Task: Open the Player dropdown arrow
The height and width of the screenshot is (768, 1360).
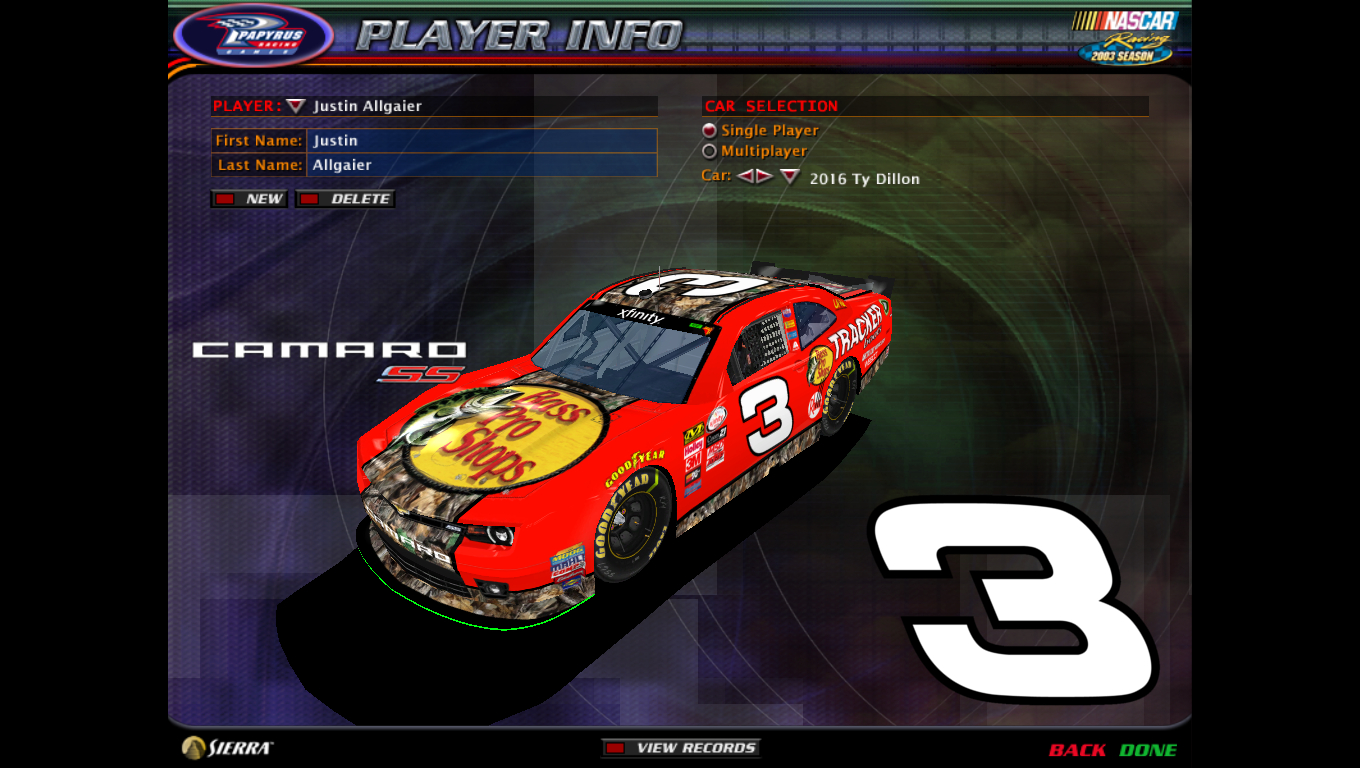Action: 295,106
